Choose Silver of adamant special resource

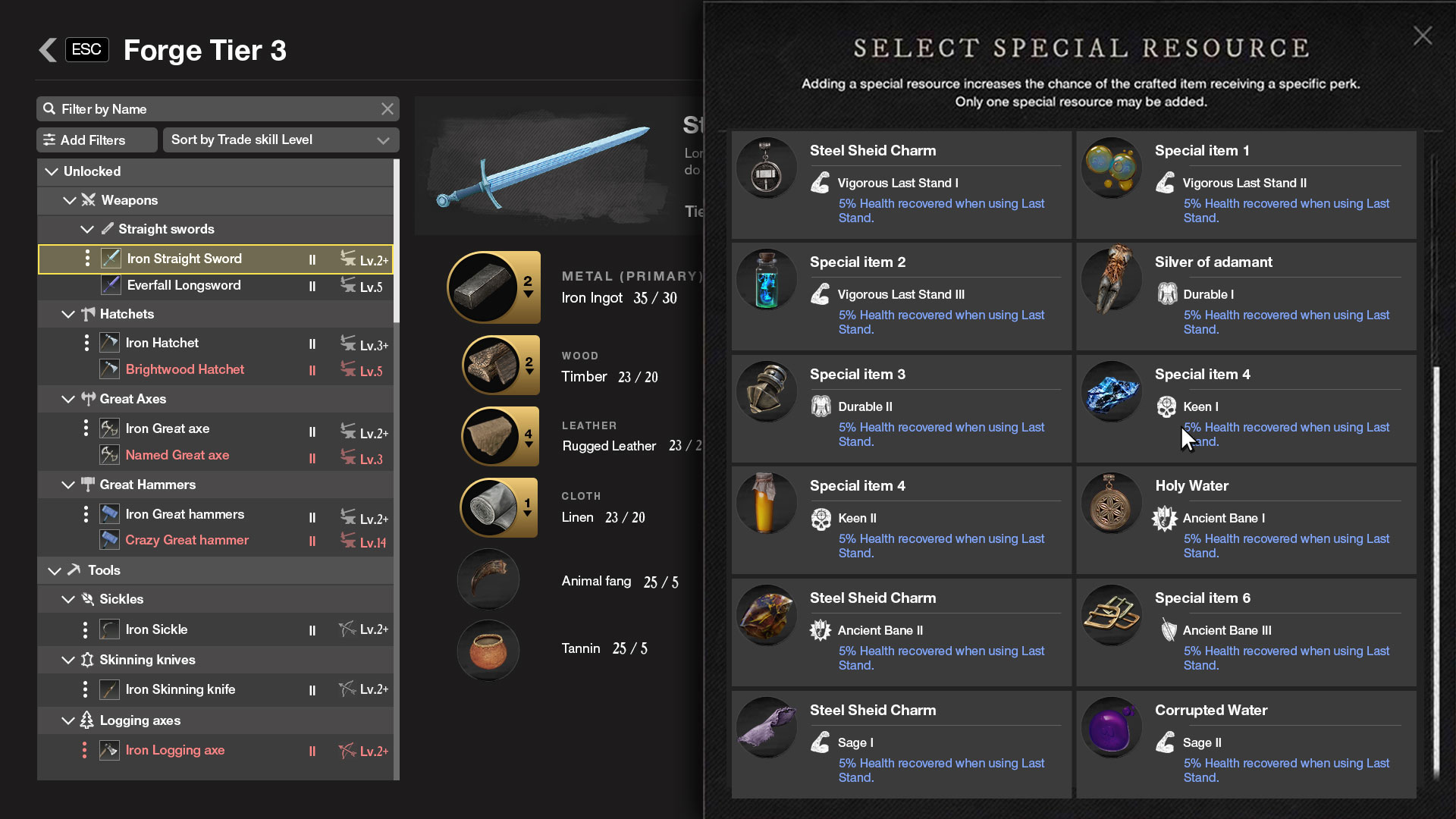[1245, 297]
